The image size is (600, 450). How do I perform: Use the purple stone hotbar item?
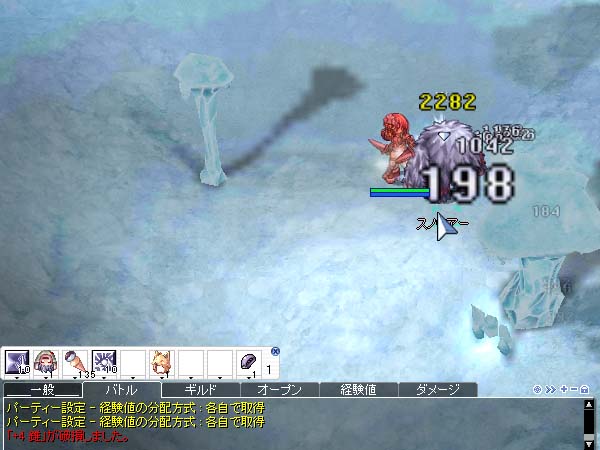[247, 361]
